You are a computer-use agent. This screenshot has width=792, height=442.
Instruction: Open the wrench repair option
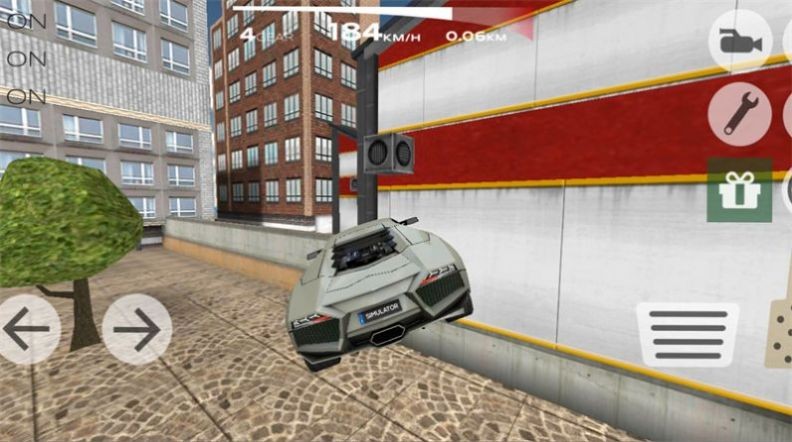click(740, 114)
